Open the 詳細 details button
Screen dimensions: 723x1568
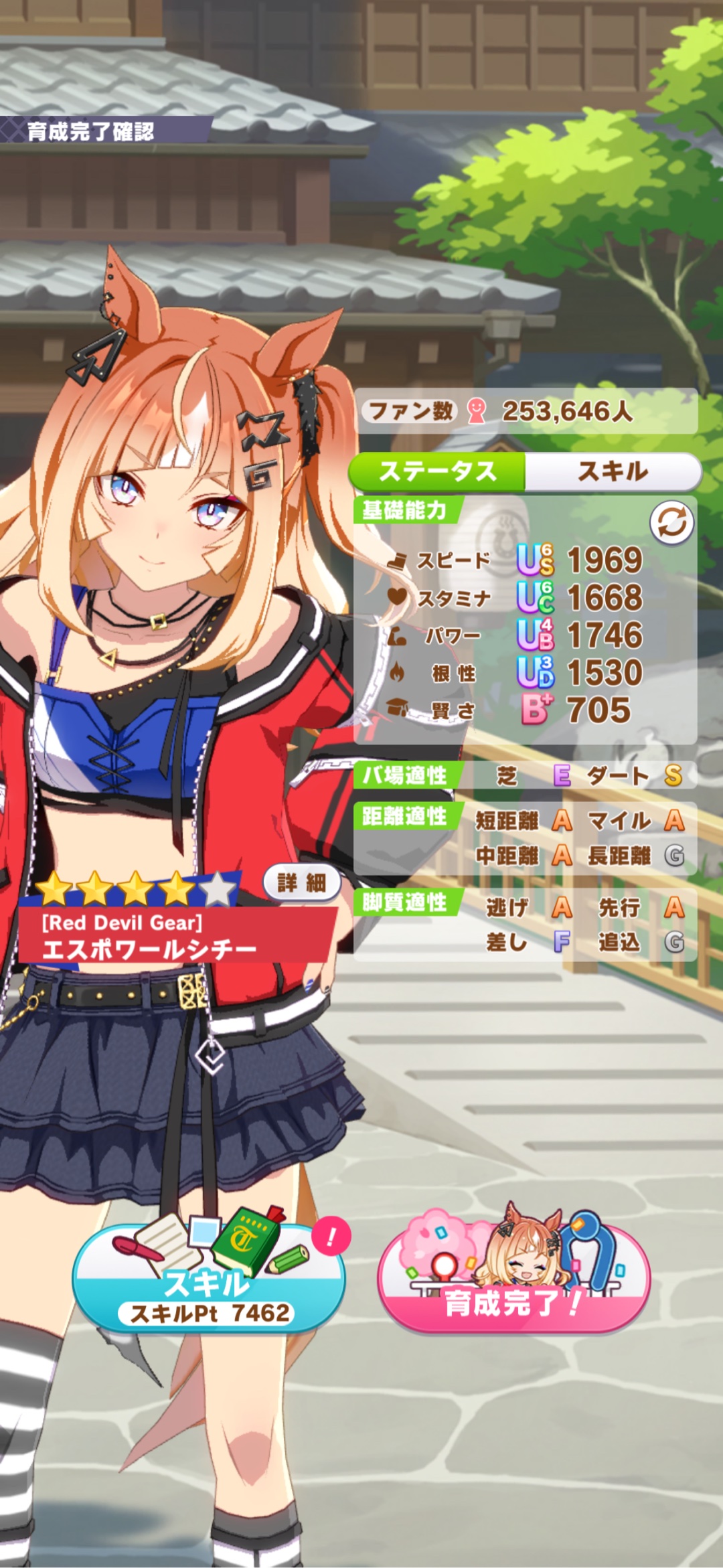(301, 883)
